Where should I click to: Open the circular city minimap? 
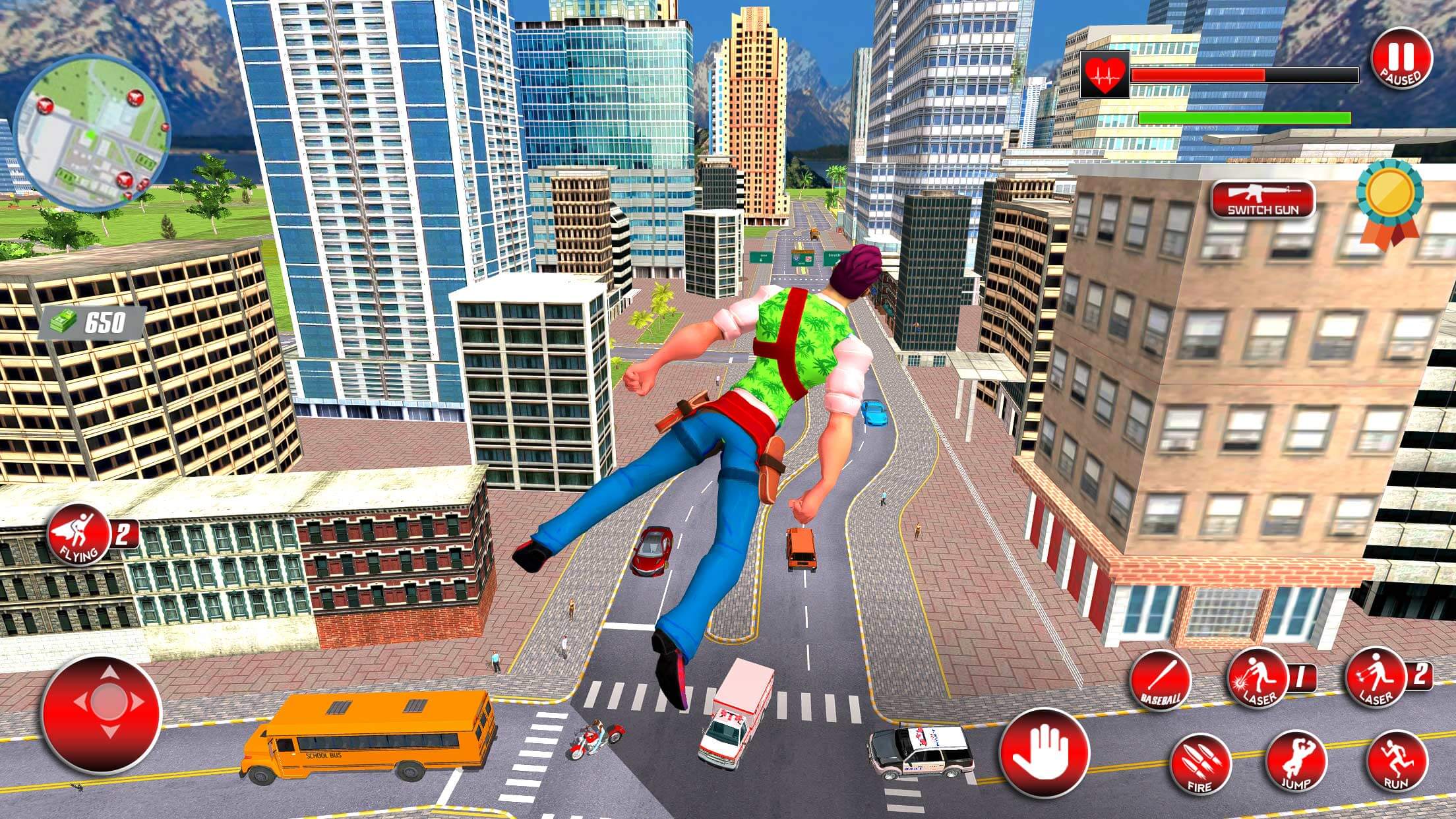tap(92, 133)
